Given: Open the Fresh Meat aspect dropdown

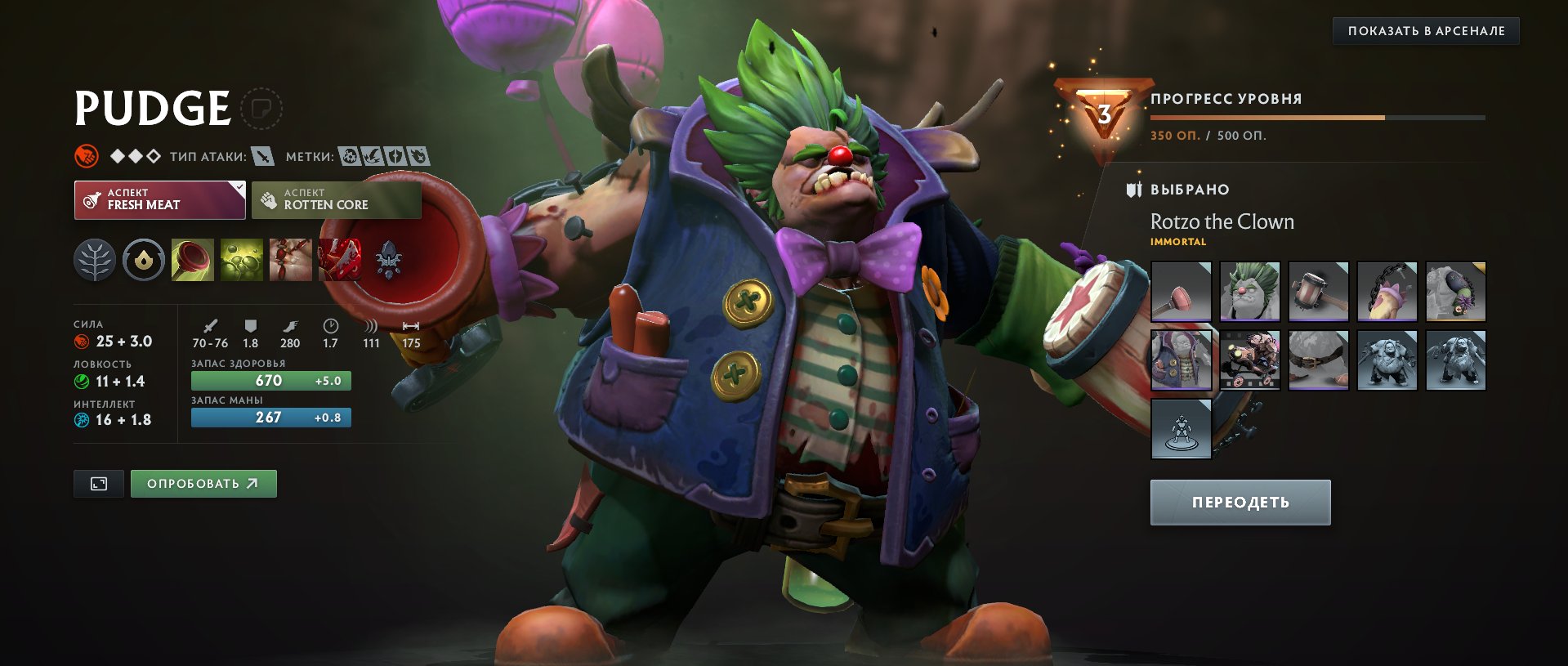Looking at the screenshot, I should coord(159,199).
